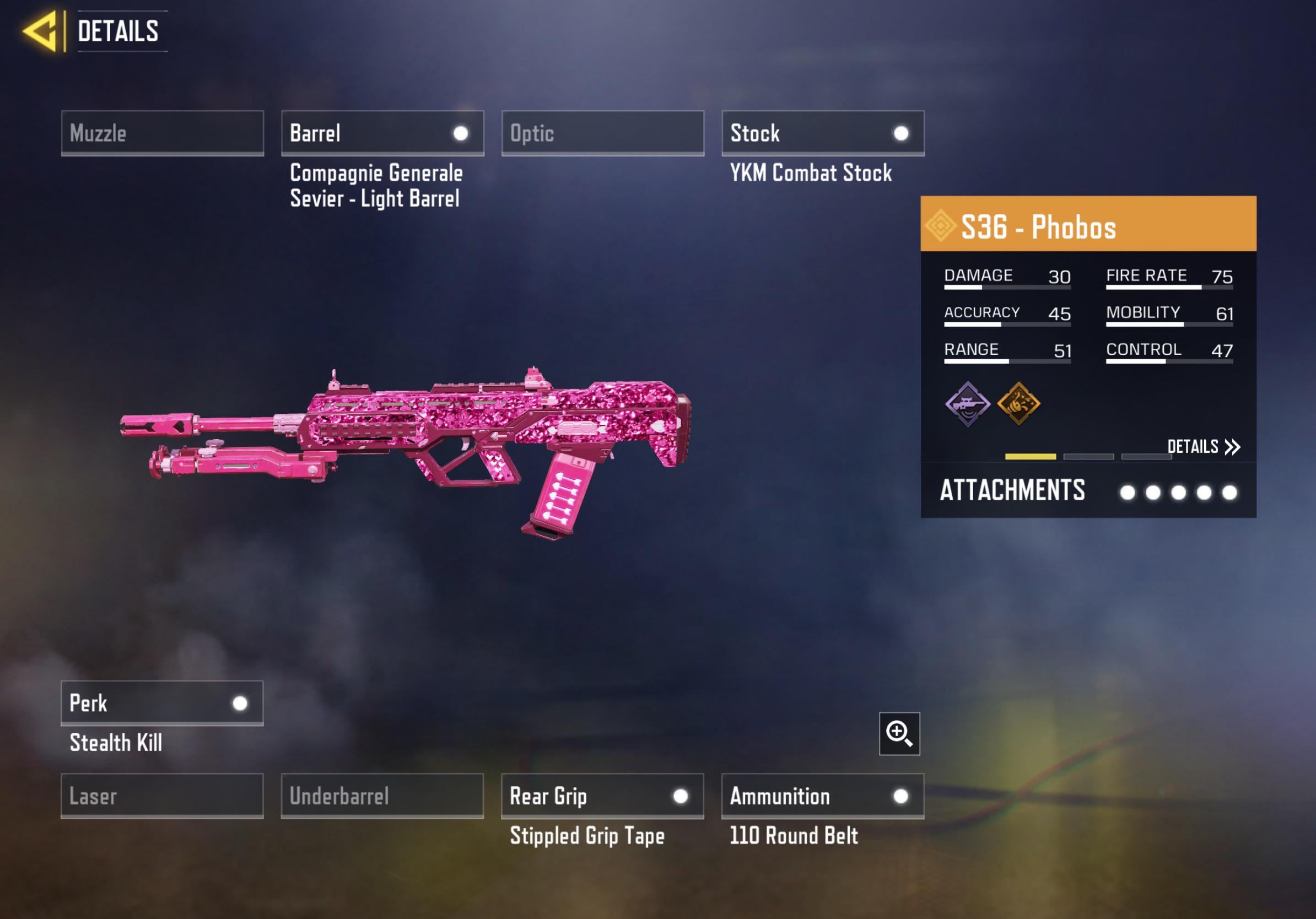Viewport: 1316px width, 919px height.
Task: Click the magnifying glass zoom button
Action: [x=899, y=734]
